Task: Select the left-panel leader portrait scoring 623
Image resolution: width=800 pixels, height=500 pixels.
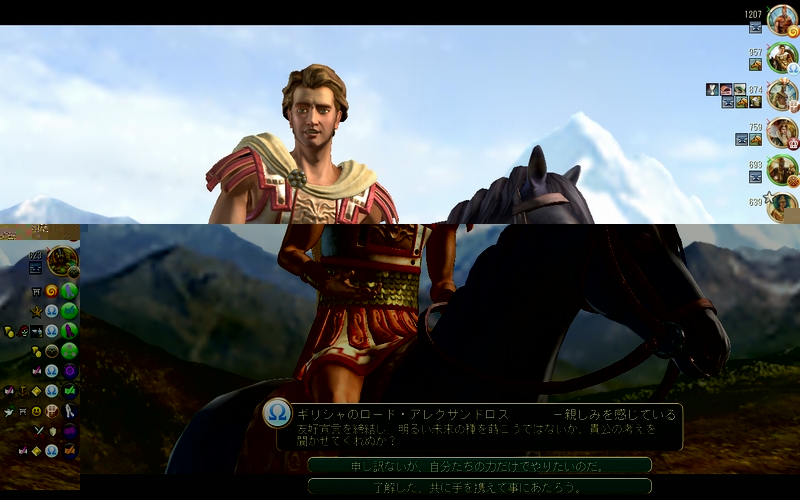Action: pyautogui.click(x=62, y=261)
